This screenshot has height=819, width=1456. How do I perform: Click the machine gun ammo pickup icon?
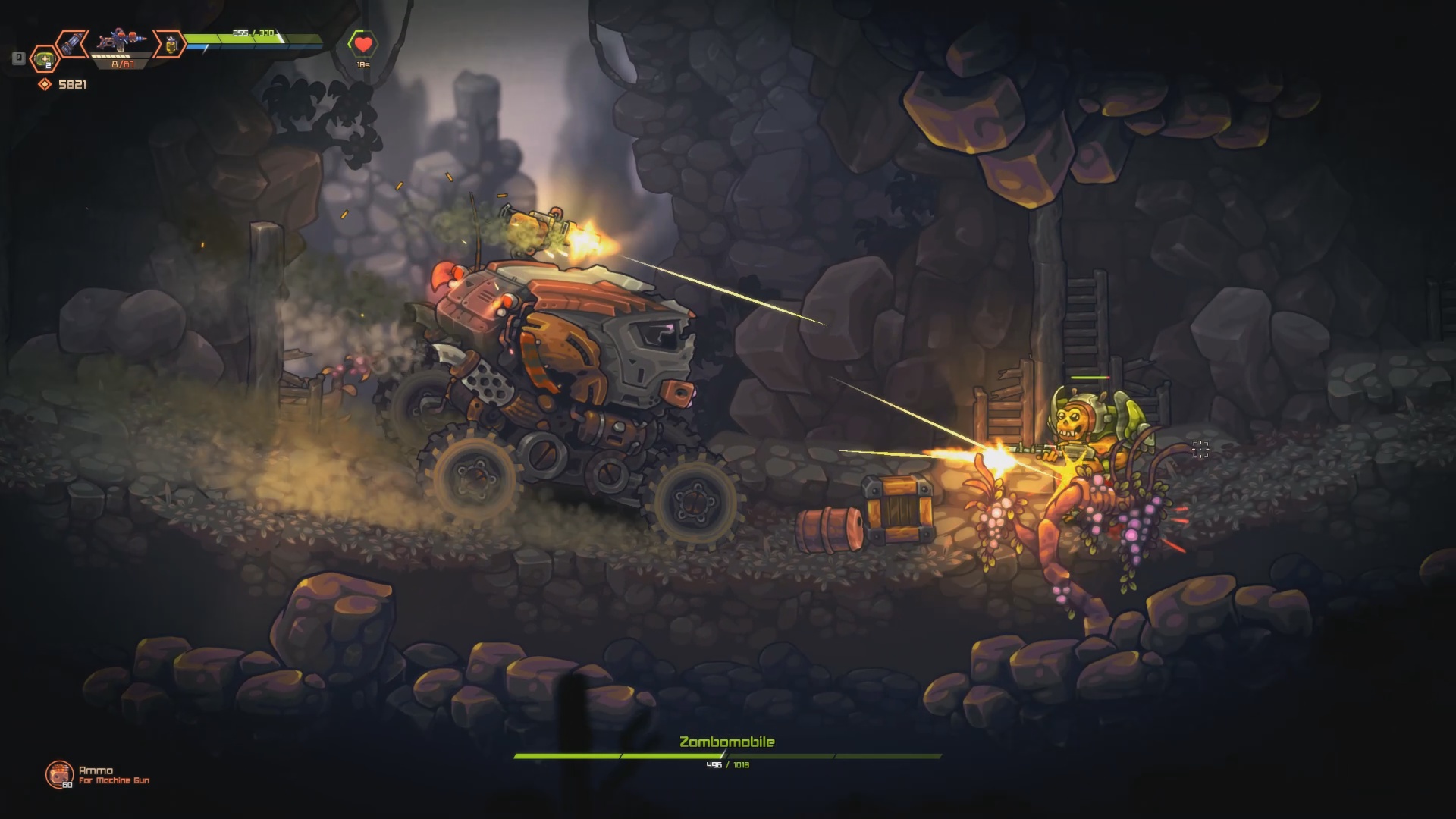point(58,773)
